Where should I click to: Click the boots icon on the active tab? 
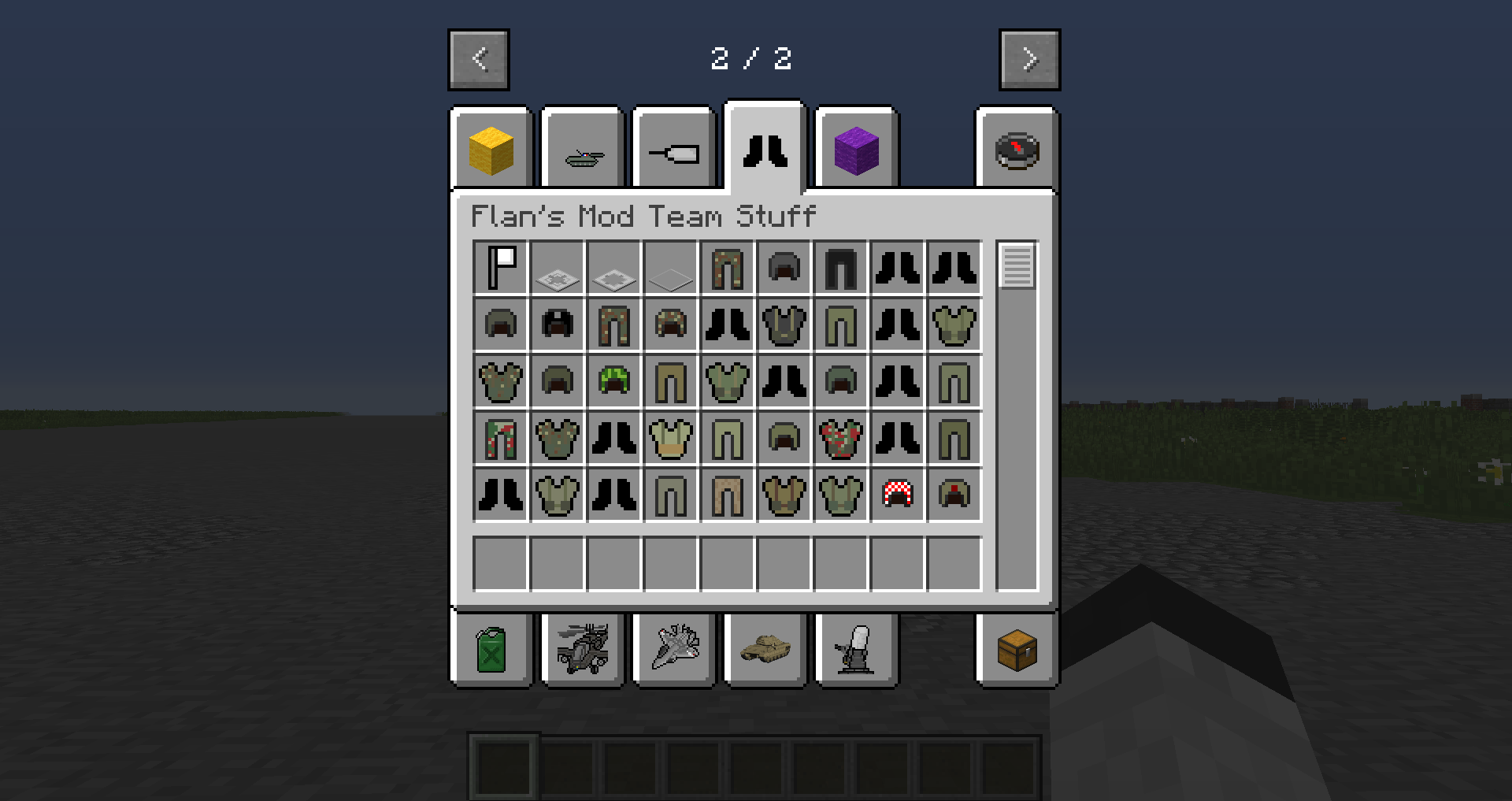coord(765,150)
